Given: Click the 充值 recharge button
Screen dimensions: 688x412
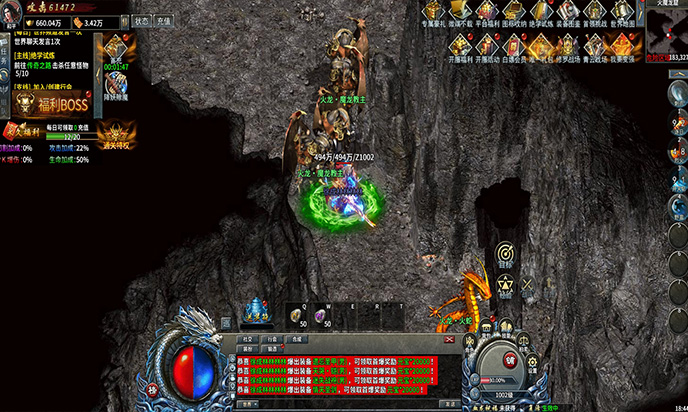Looking at the screenshot, I should pyautogui.click(x=165, y=20).
